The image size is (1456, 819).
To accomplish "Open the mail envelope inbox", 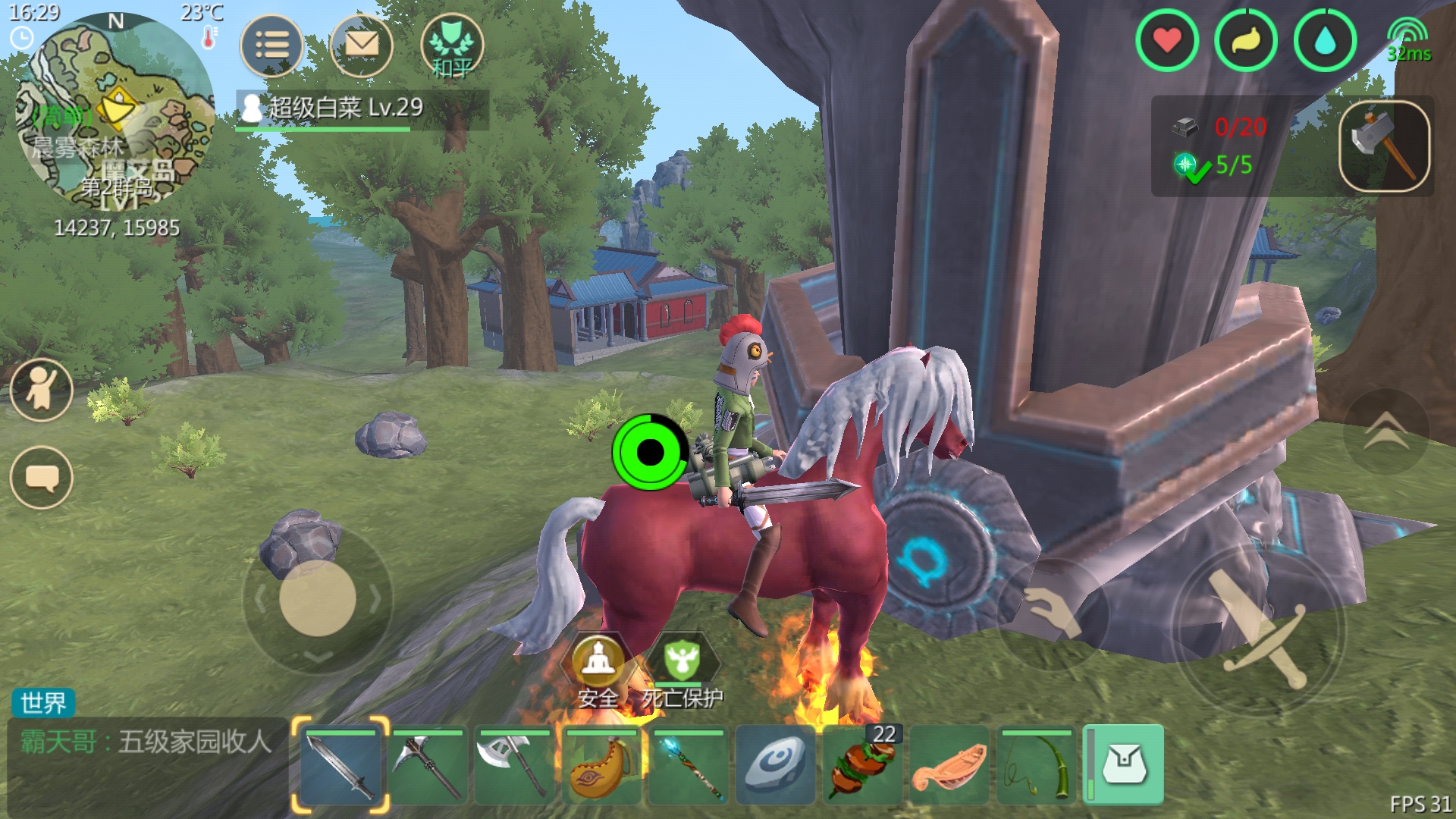I will click(362, 45).
